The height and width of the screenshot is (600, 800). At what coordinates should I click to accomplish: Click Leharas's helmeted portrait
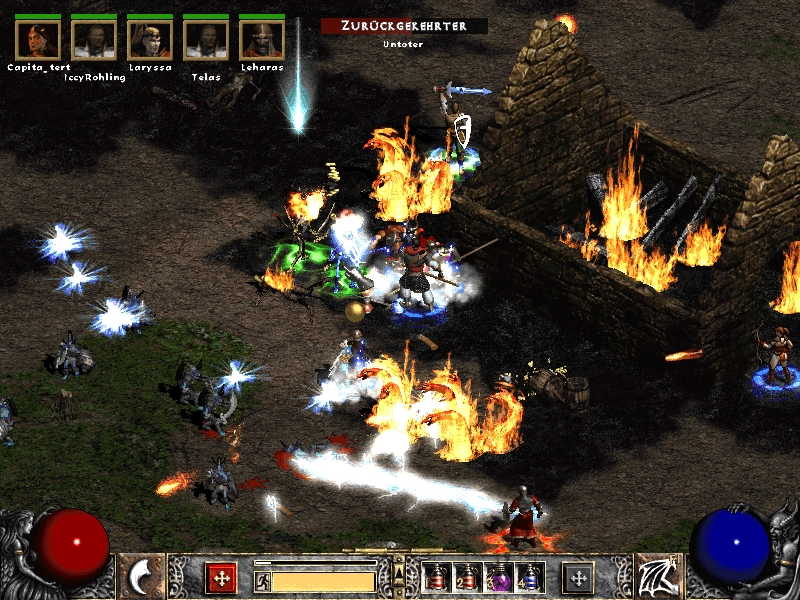[262, 39]
